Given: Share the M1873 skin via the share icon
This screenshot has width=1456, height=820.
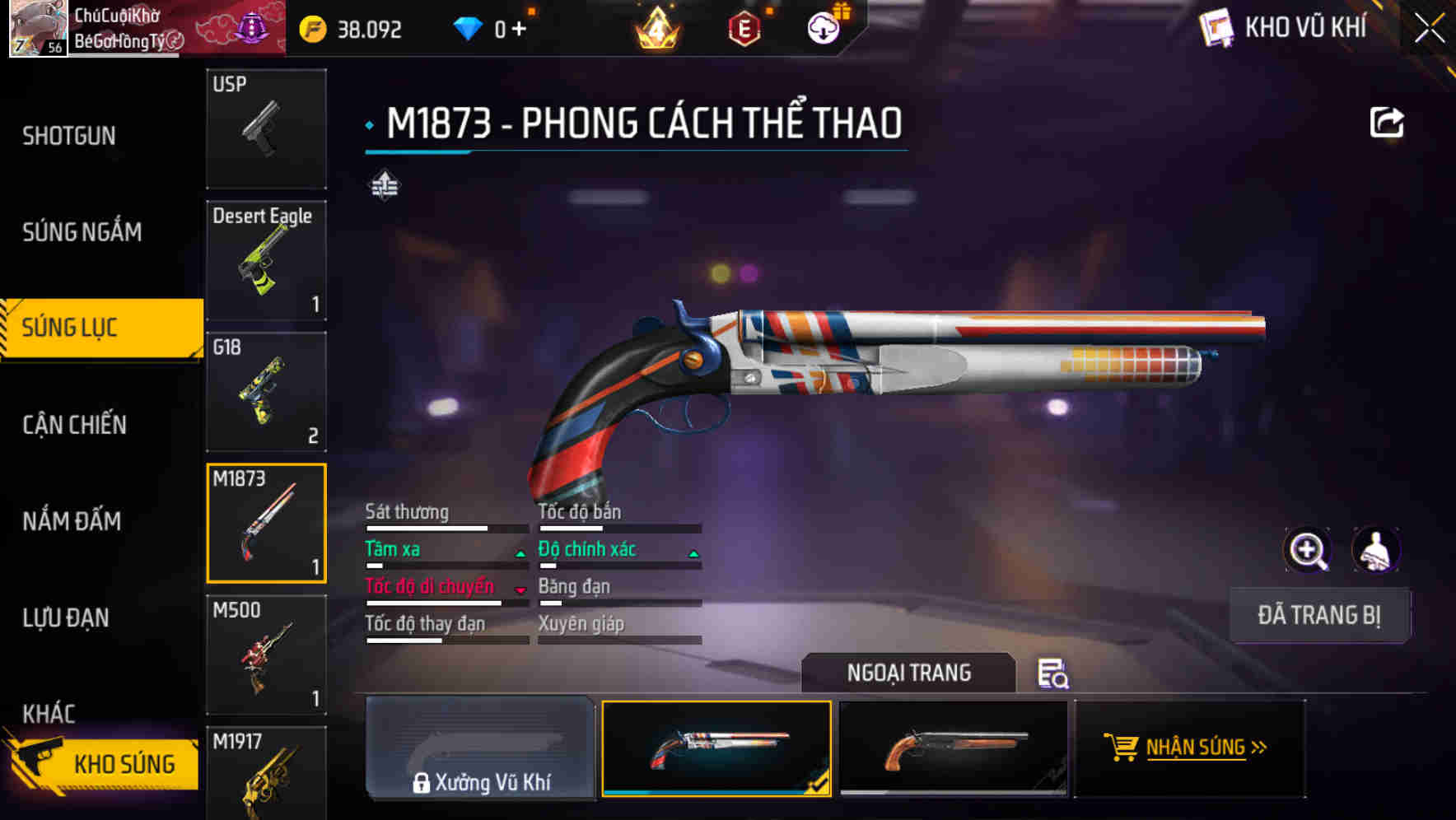Looking at the screenshot, I should coord(1388,122).
